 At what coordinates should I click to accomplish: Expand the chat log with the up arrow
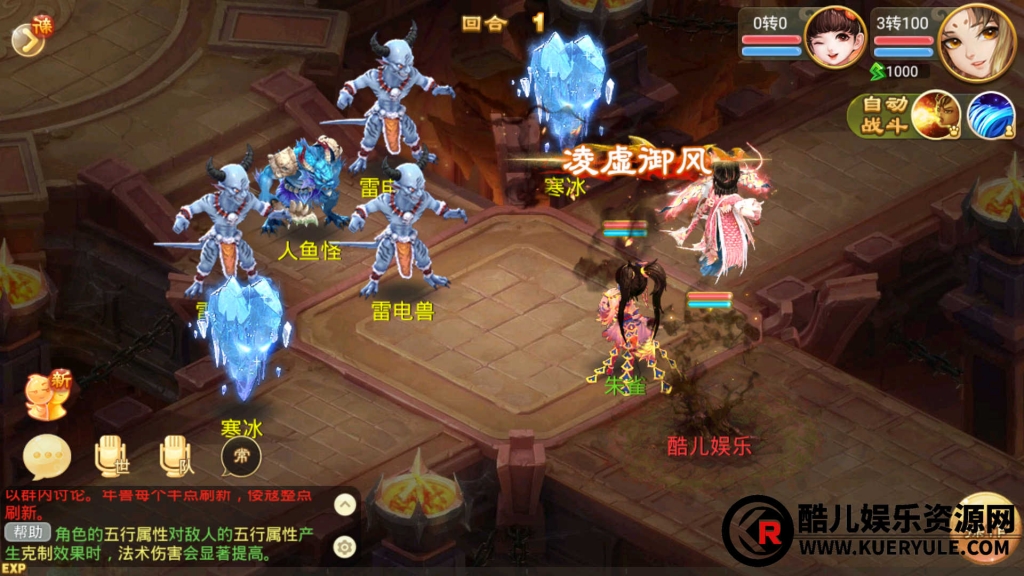[x=345, y=505]
